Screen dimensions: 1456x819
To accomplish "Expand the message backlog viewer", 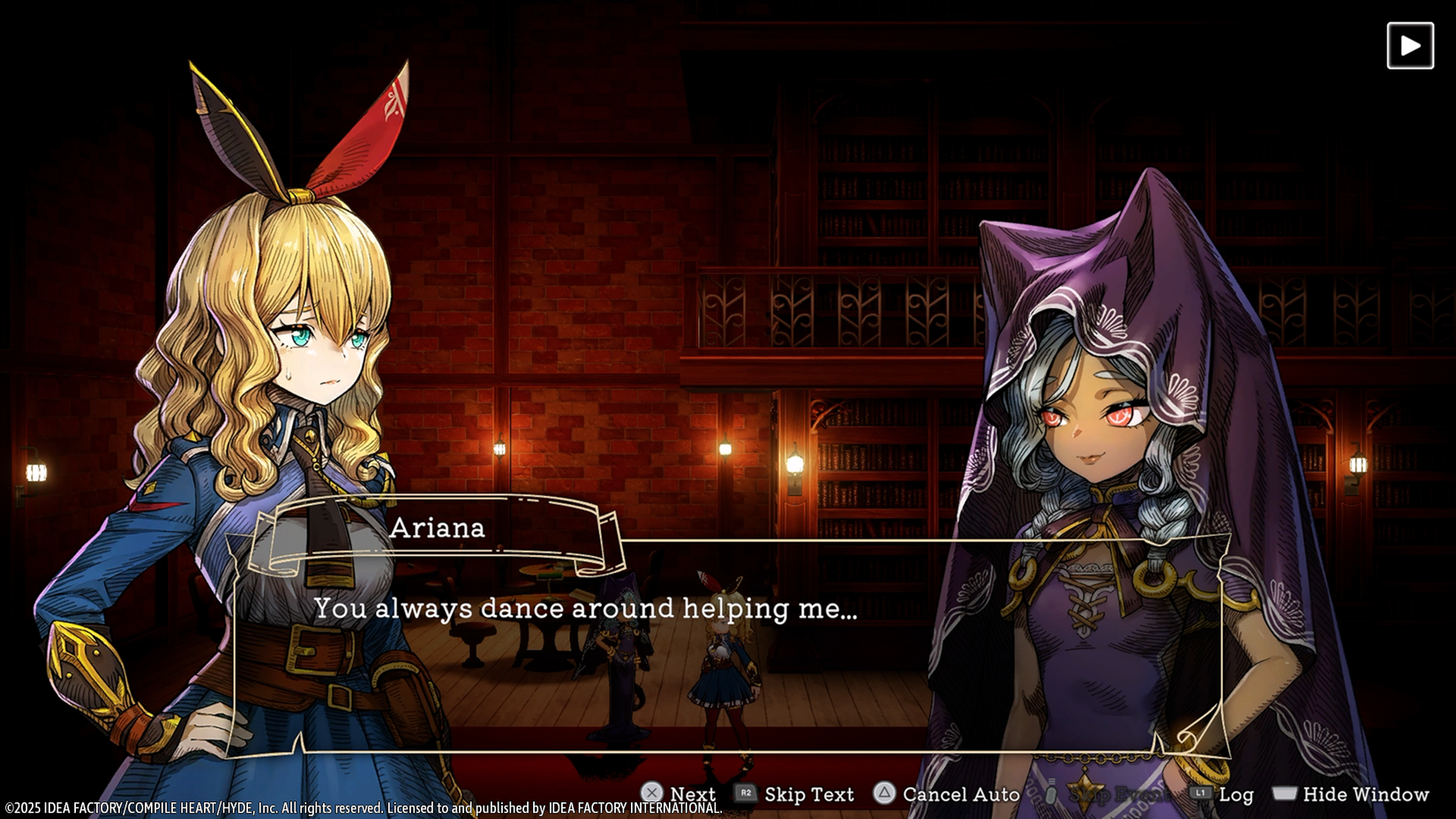I will tap(1237, 793).
